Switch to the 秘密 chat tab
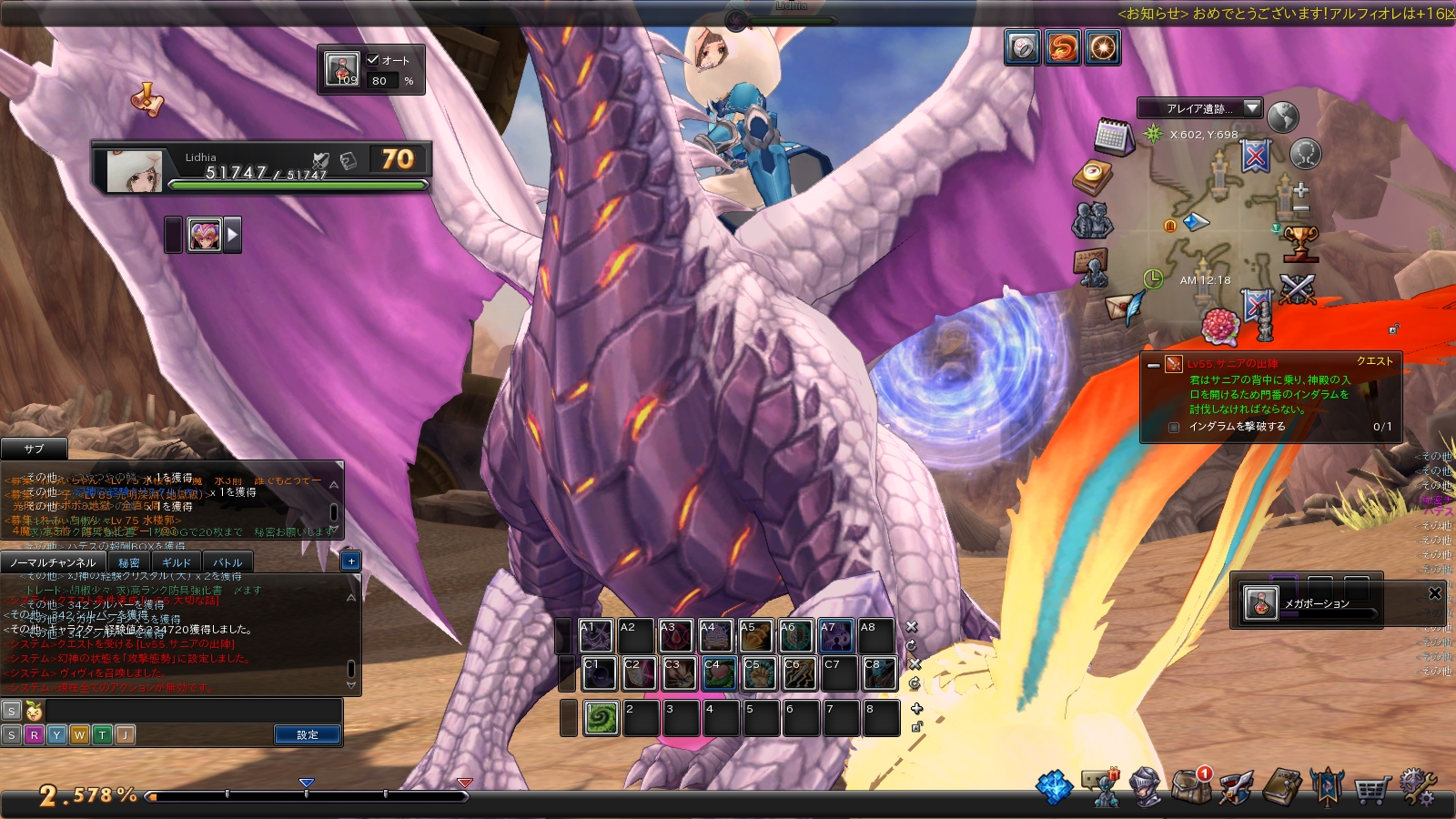Screen dimensions: 1456x819 (129, 562)
